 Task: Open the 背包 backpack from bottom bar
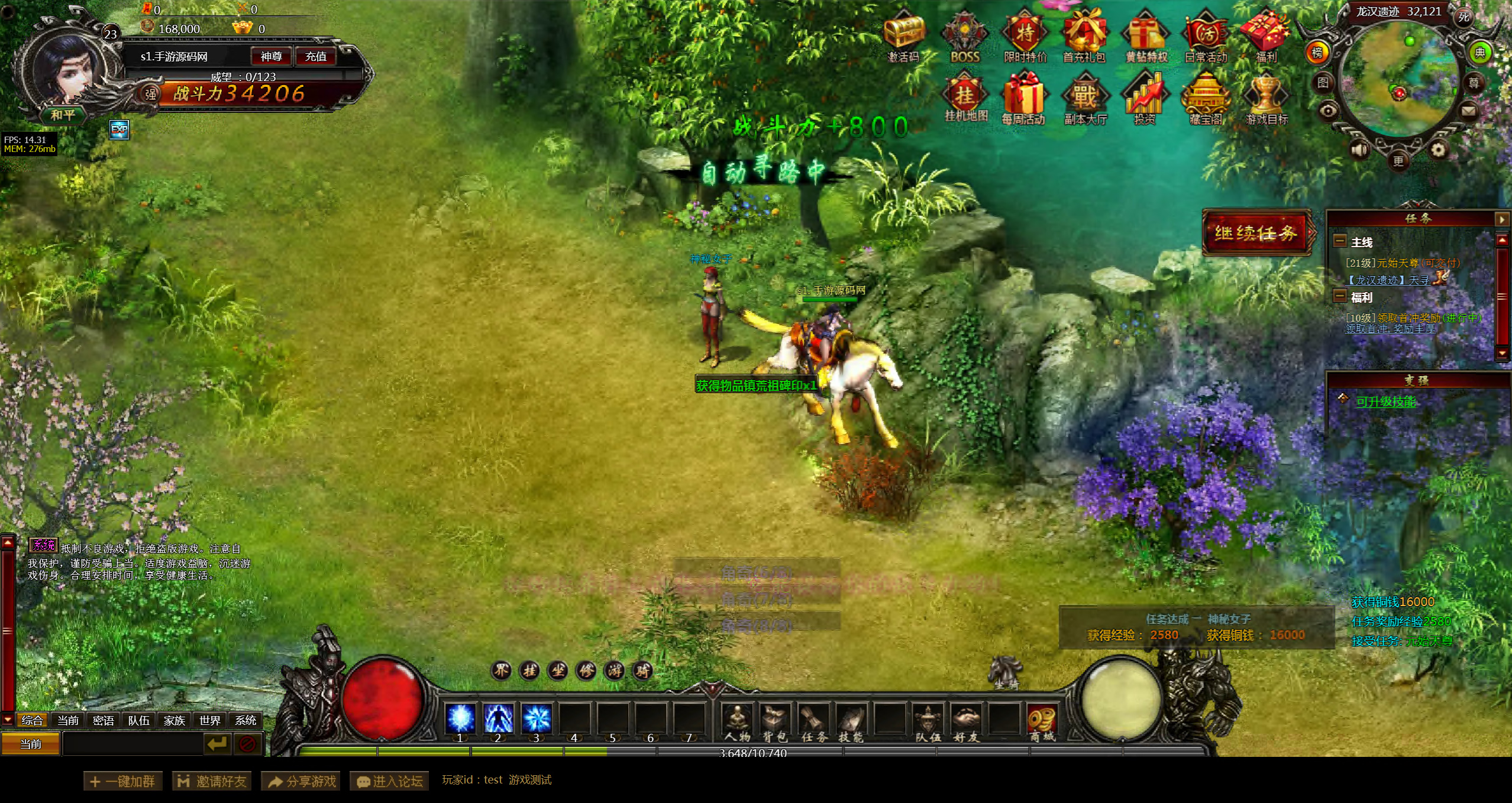(775, 723)
